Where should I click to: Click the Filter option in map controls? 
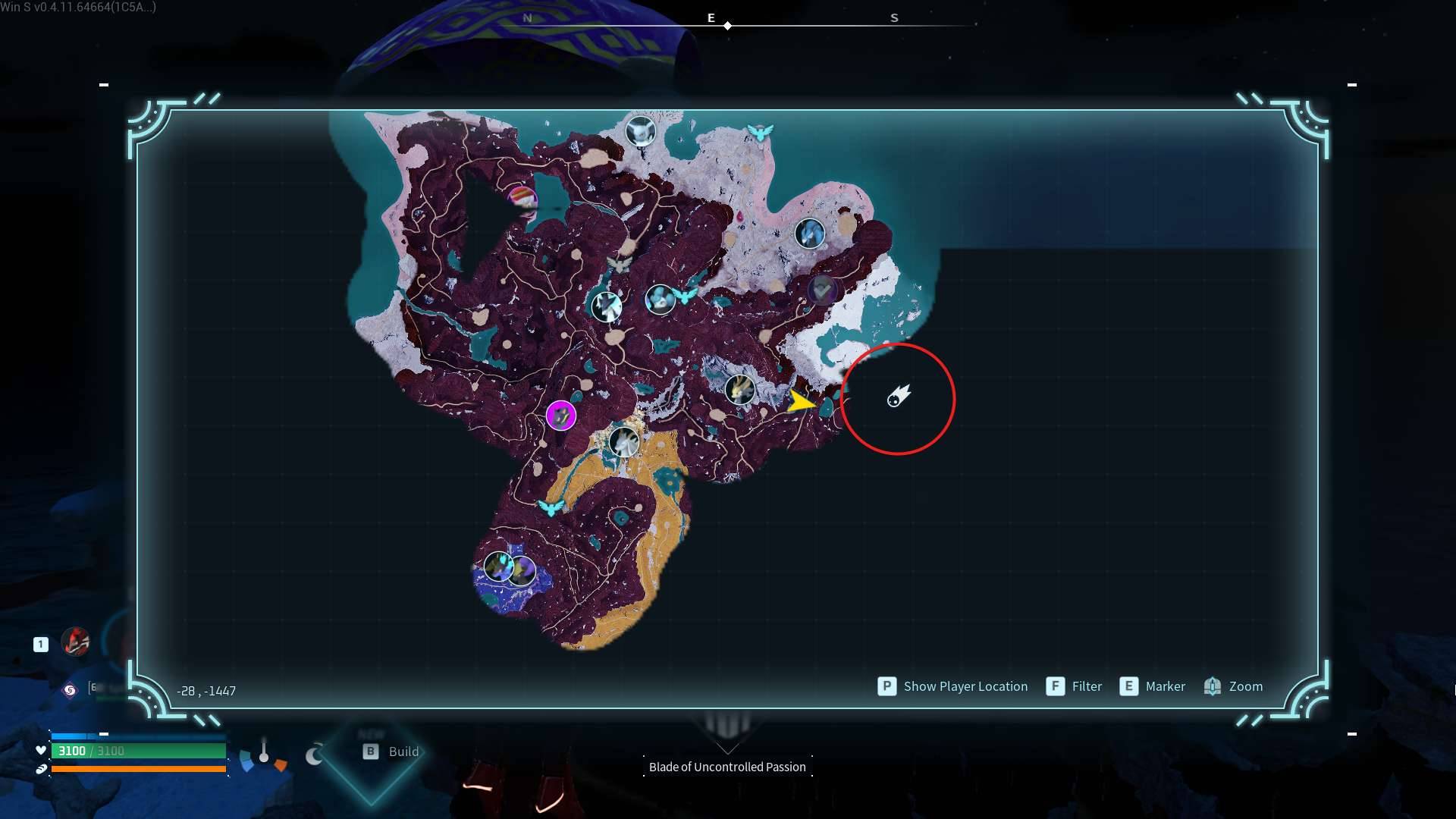(1074, 686)
